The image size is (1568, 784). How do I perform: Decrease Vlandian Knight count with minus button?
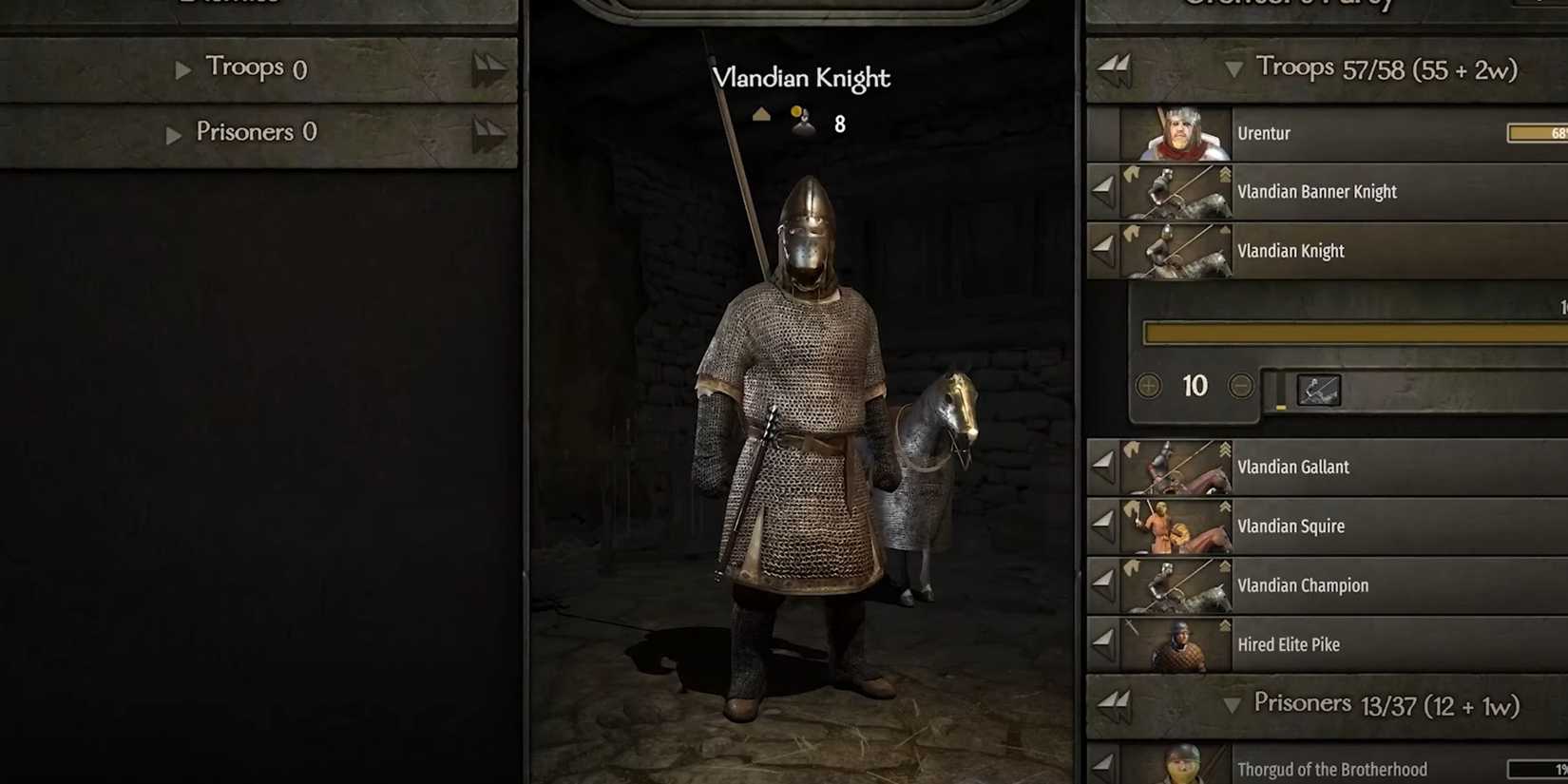(1240, 386)
